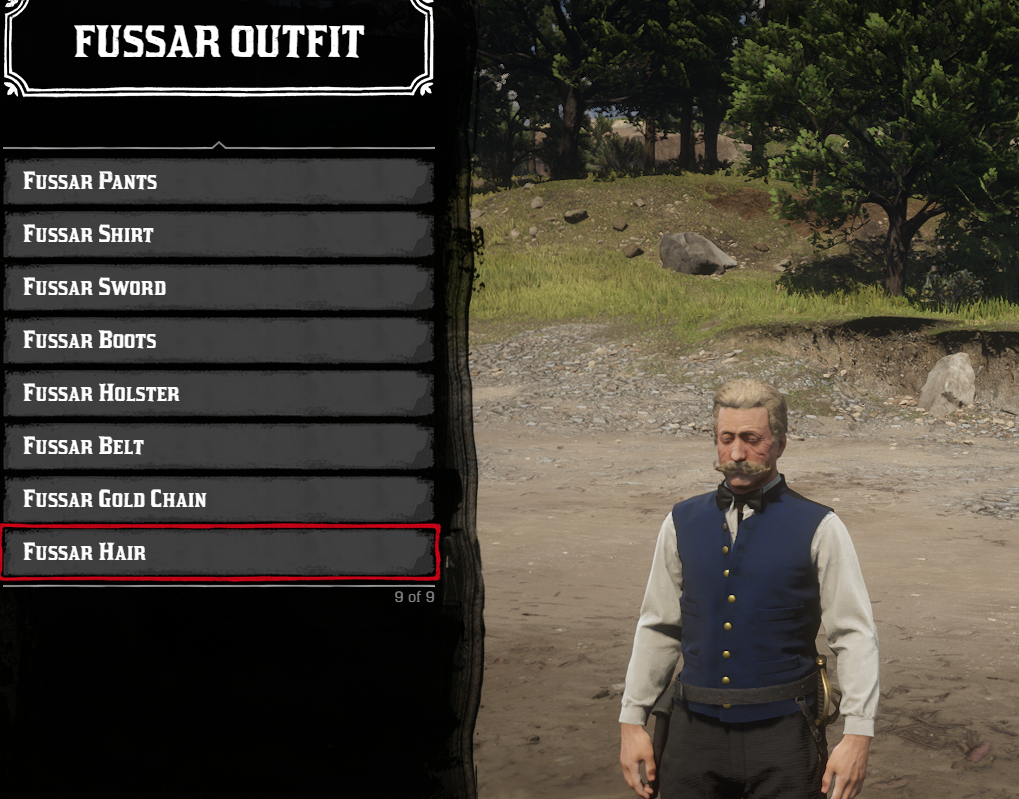Viewport: 1019px width, 799px height.
Task: Select the Fussar Gold Chain item
Action: tap(219, 499)
